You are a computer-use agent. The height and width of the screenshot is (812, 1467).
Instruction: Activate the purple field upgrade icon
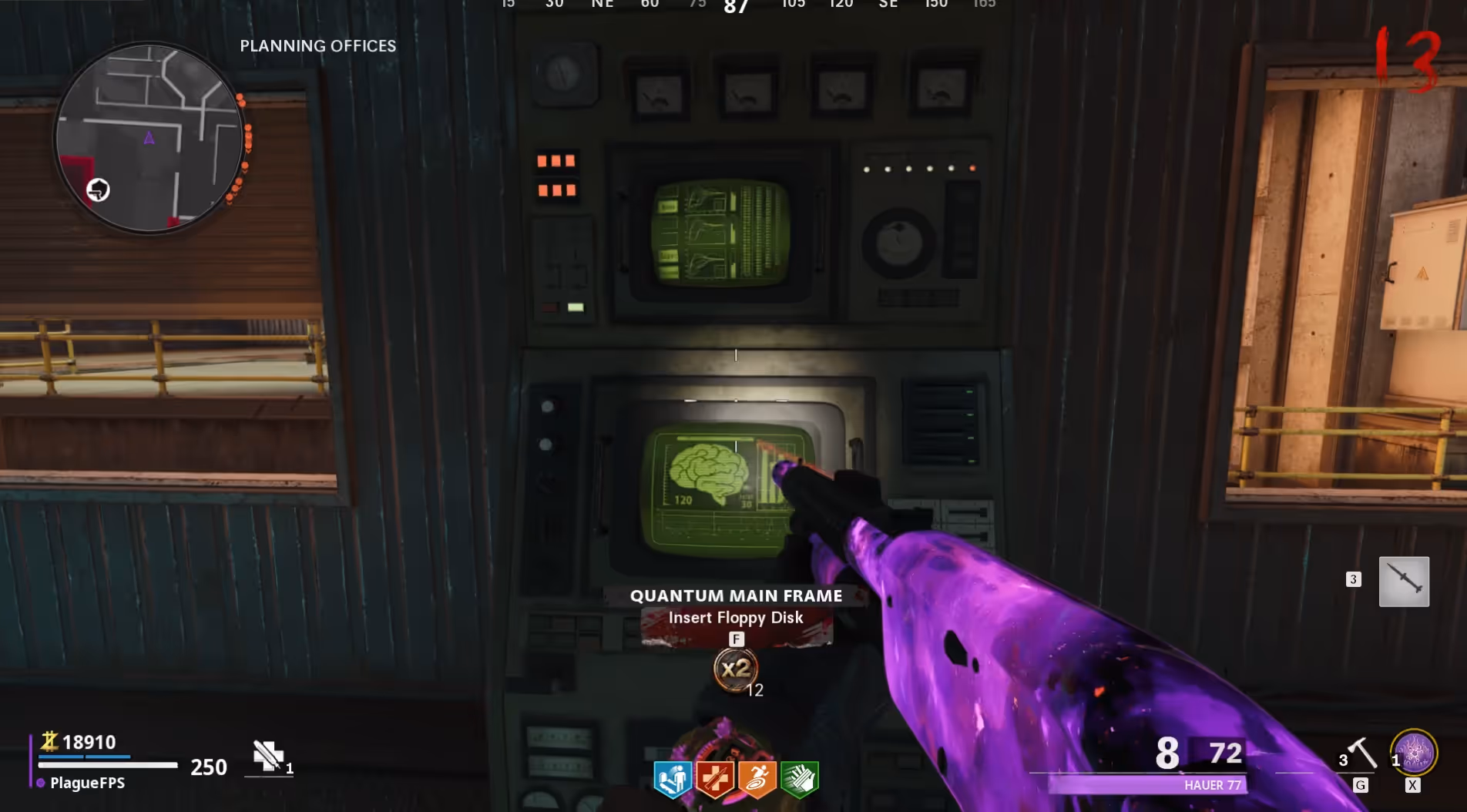[1414, 752]
